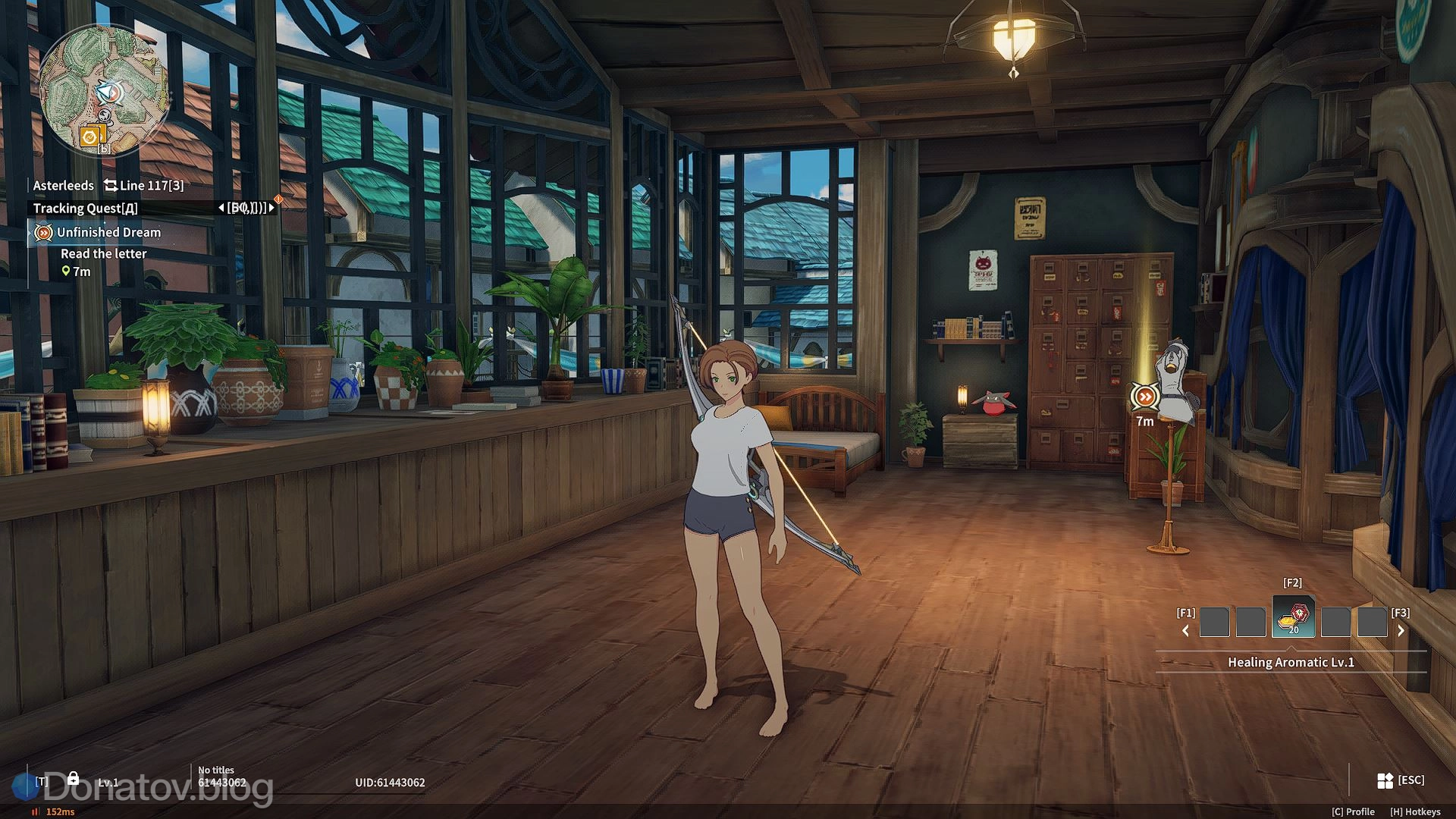Cycle item bar right with the arrow

pos(1401,630)
